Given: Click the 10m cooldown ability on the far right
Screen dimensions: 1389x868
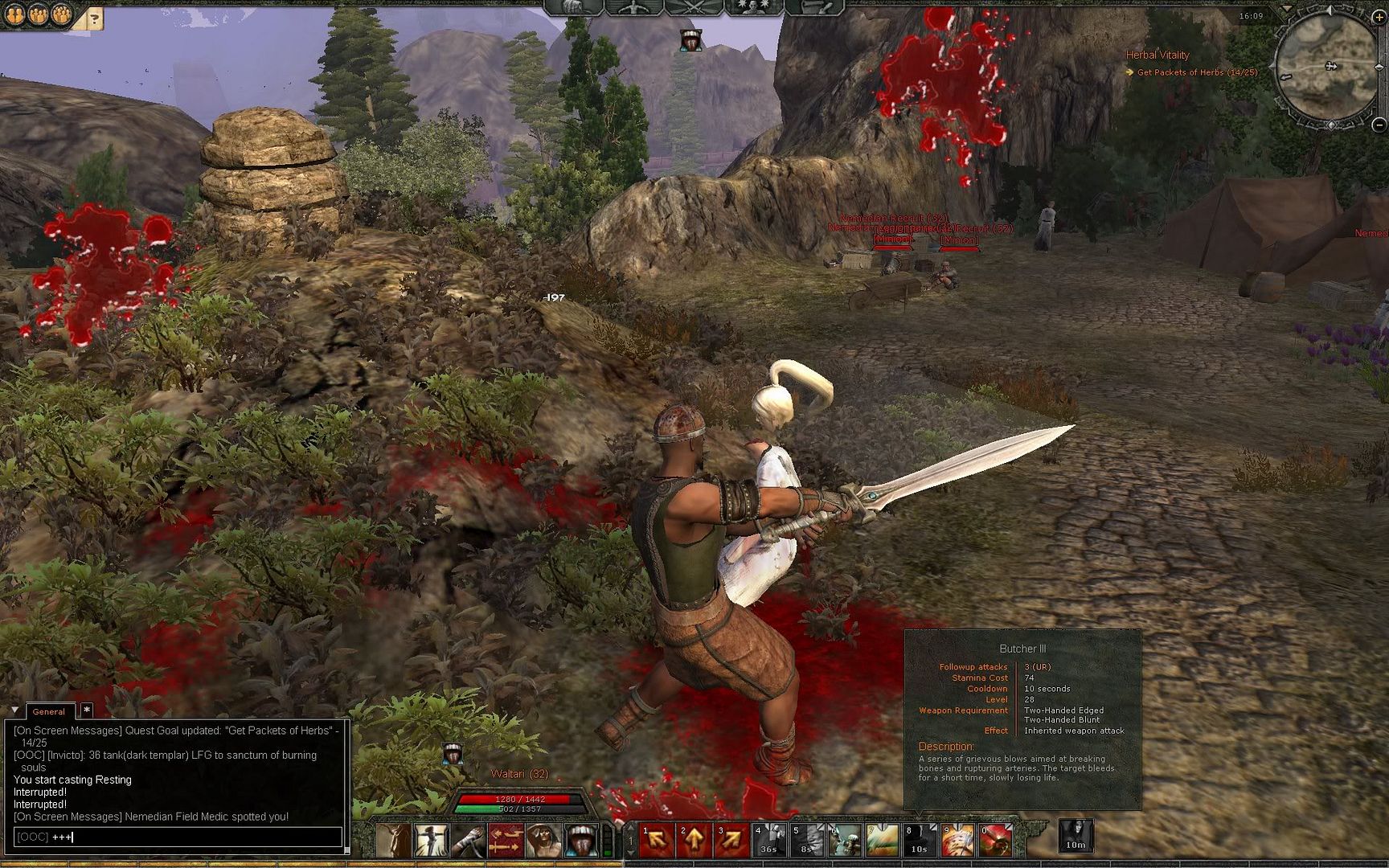Looking at the screenshot, I should (1075, 836).
